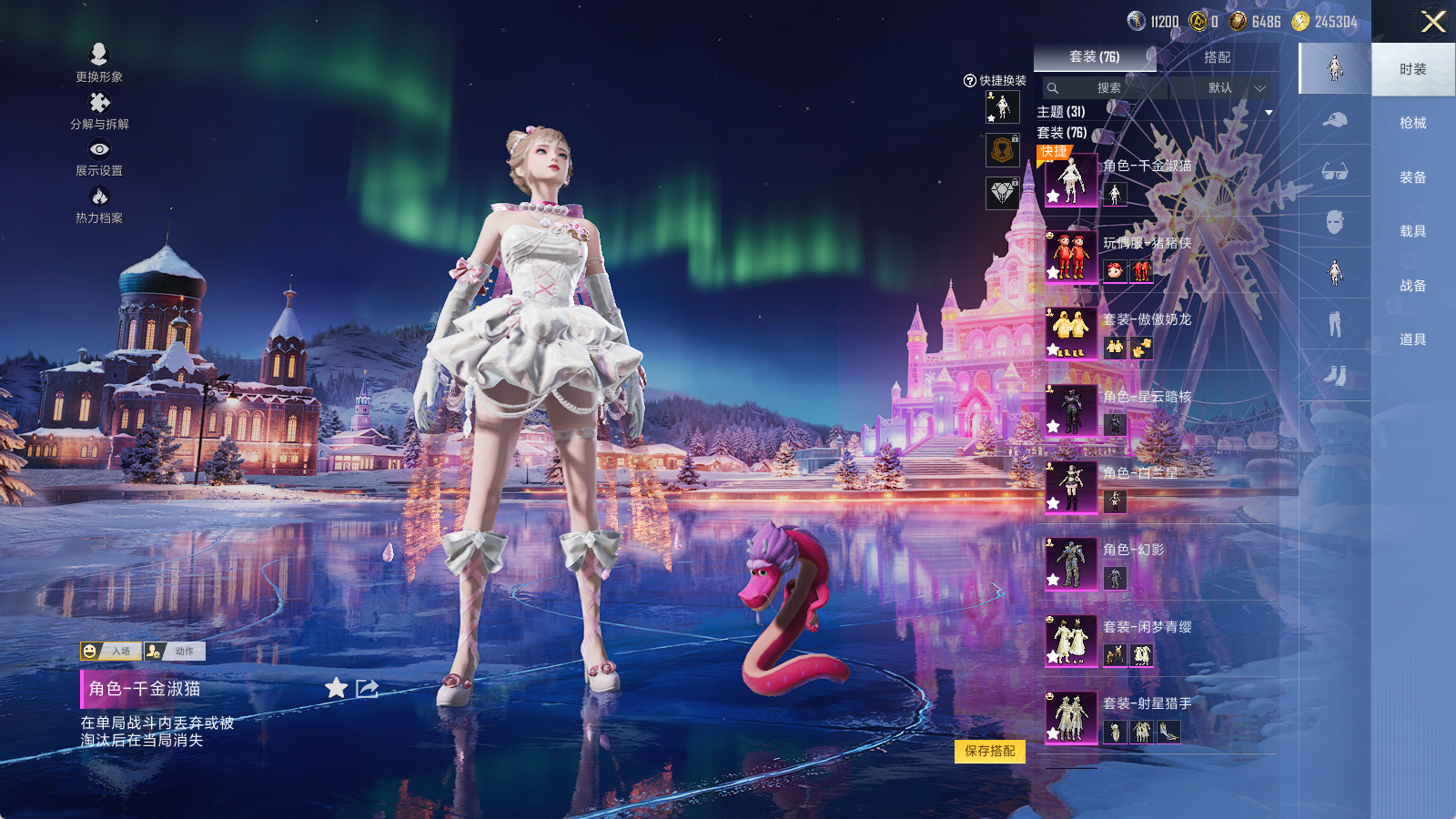Open the 默认 sorting dropdown

coord(1230,88)
